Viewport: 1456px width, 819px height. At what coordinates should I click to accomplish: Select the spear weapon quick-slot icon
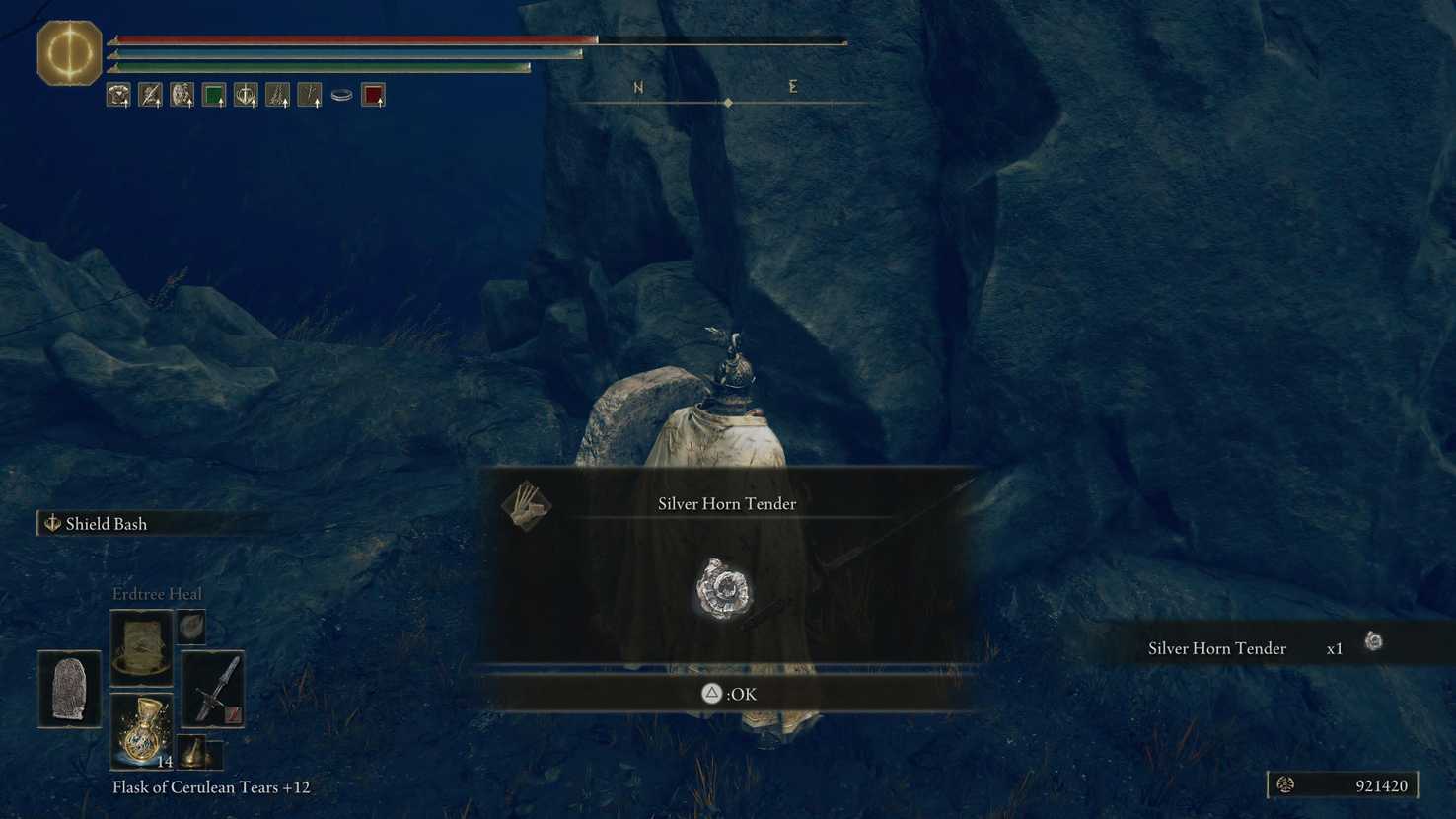point(149,94)
